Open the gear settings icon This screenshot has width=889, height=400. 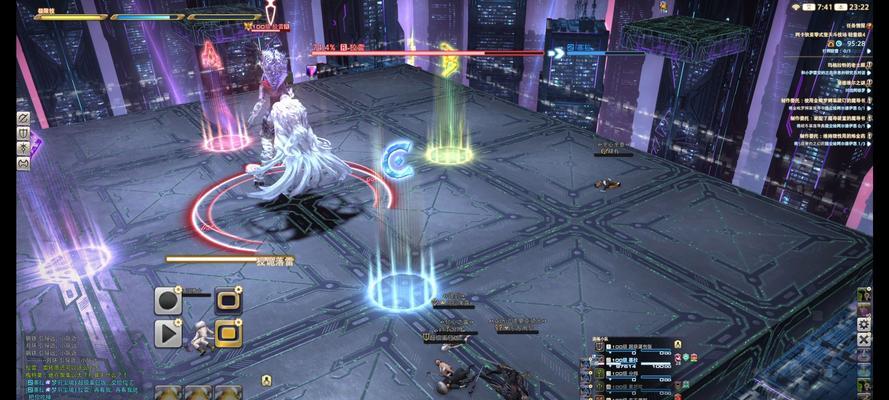(864, 324)
